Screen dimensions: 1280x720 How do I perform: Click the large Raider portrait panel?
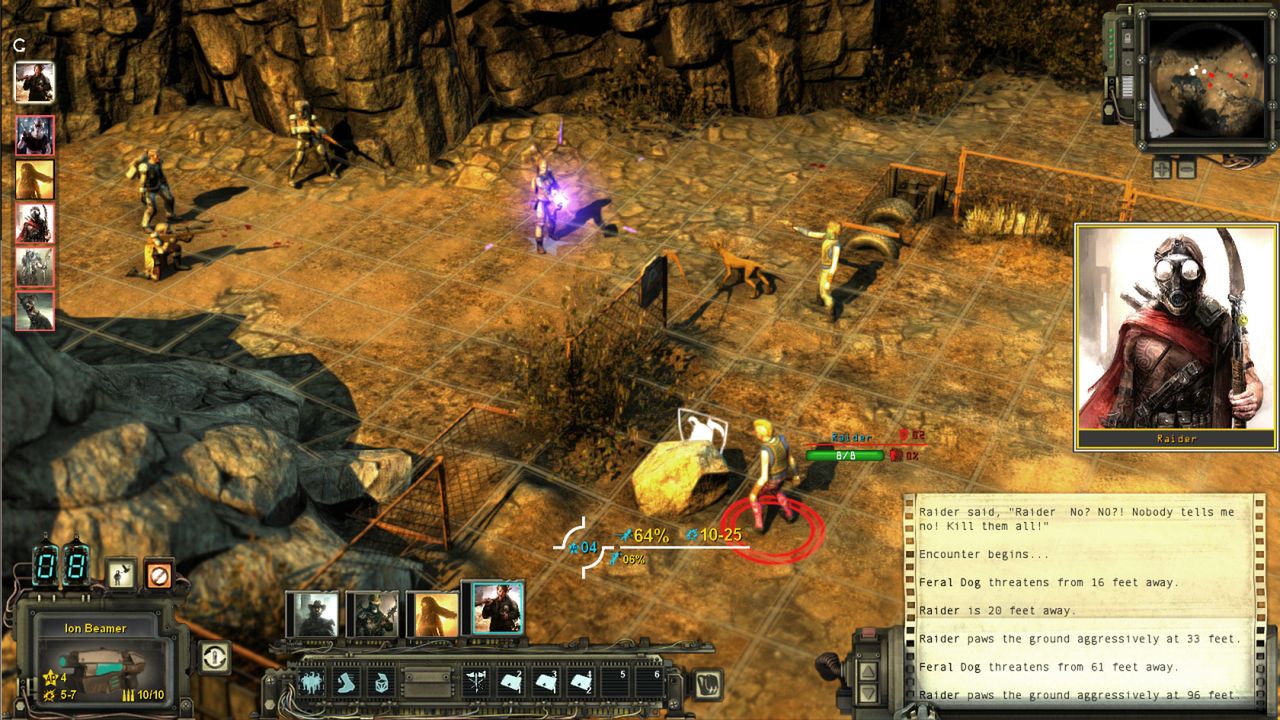point(1176,337)
